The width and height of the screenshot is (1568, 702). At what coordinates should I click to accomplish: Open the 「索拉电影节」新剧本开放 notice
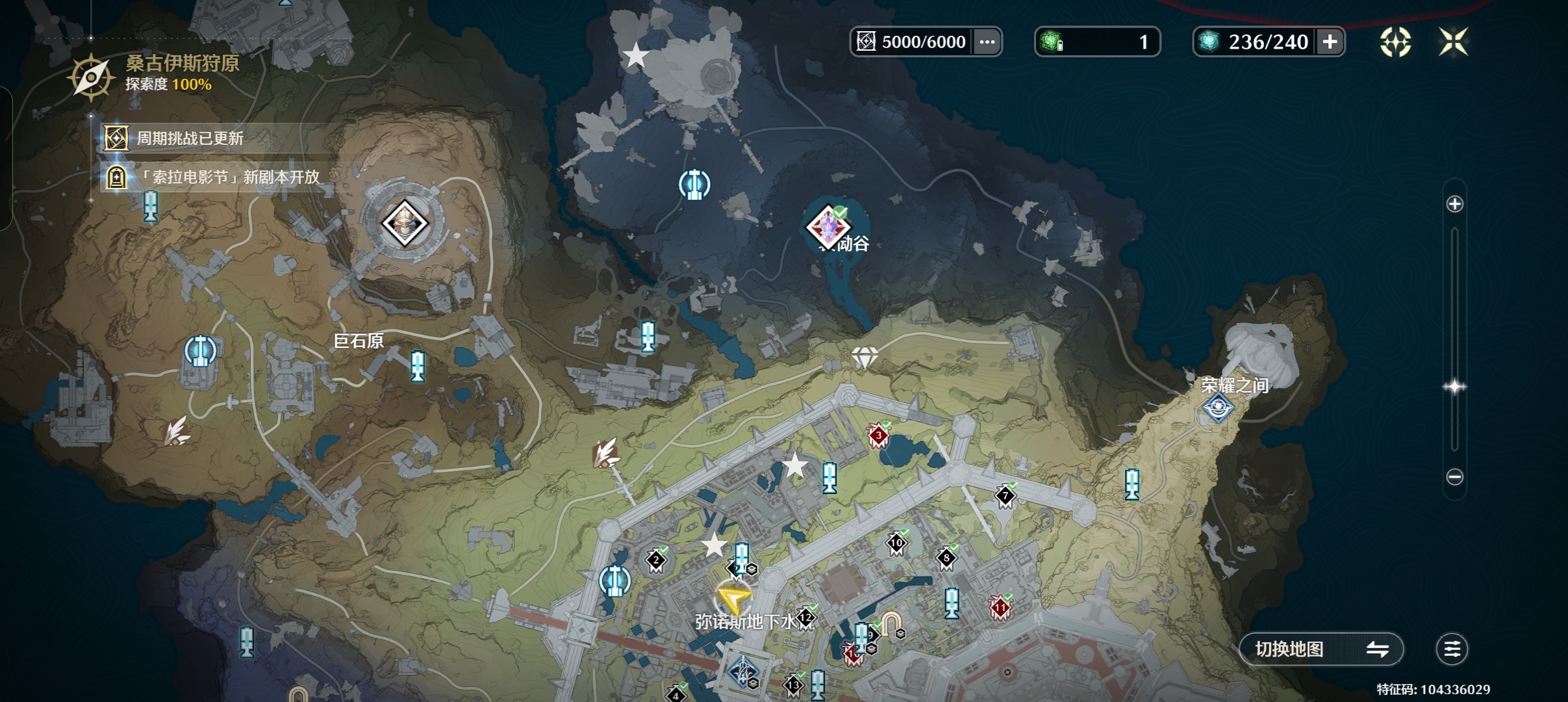click(227, 177)
